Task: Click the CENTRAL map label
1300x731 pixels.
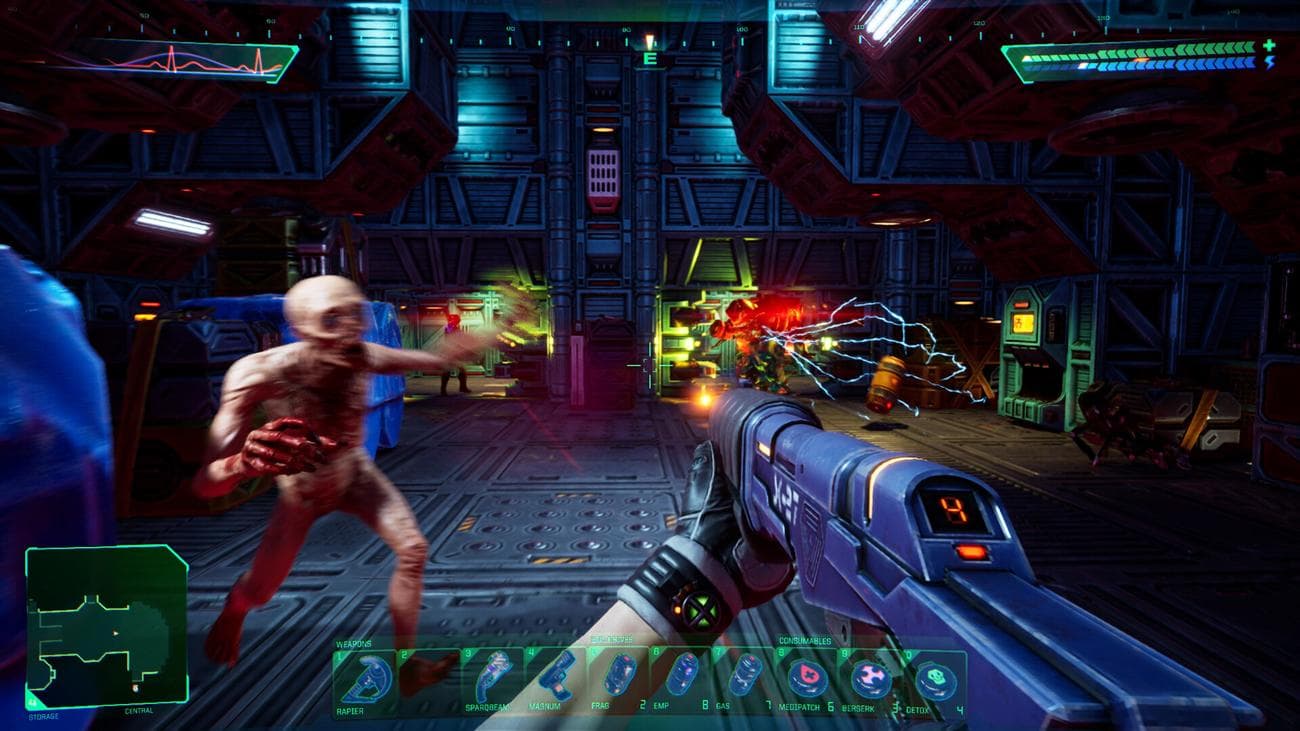Action: click(139, 711)
